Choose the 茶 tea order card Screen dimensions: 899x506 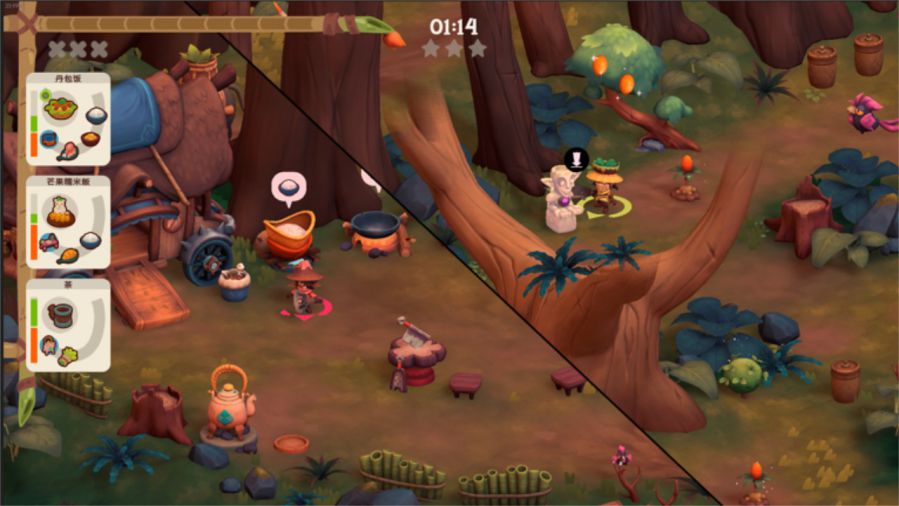coord(68,325)
